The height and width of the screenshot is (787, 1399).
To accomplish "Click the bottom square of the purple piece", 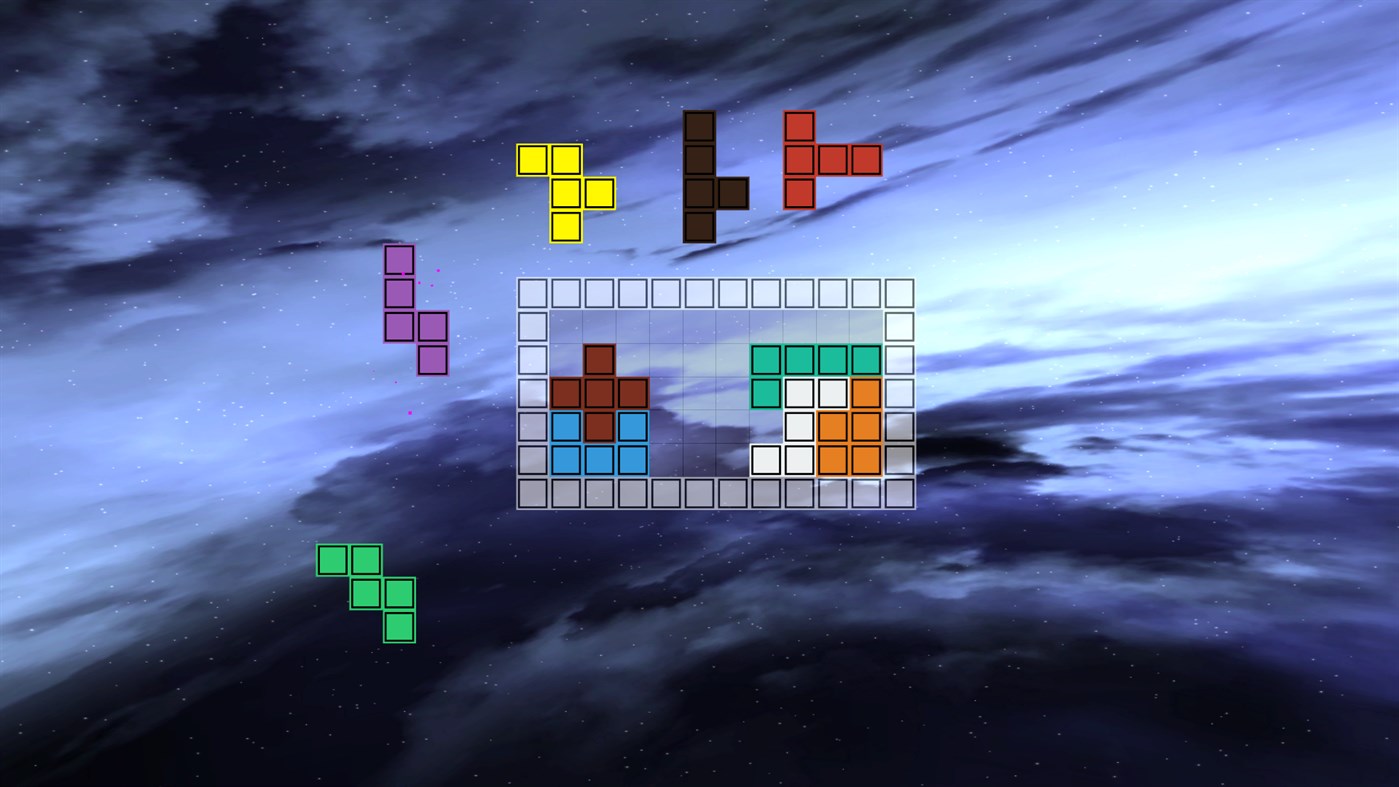I will coord(434,358).
